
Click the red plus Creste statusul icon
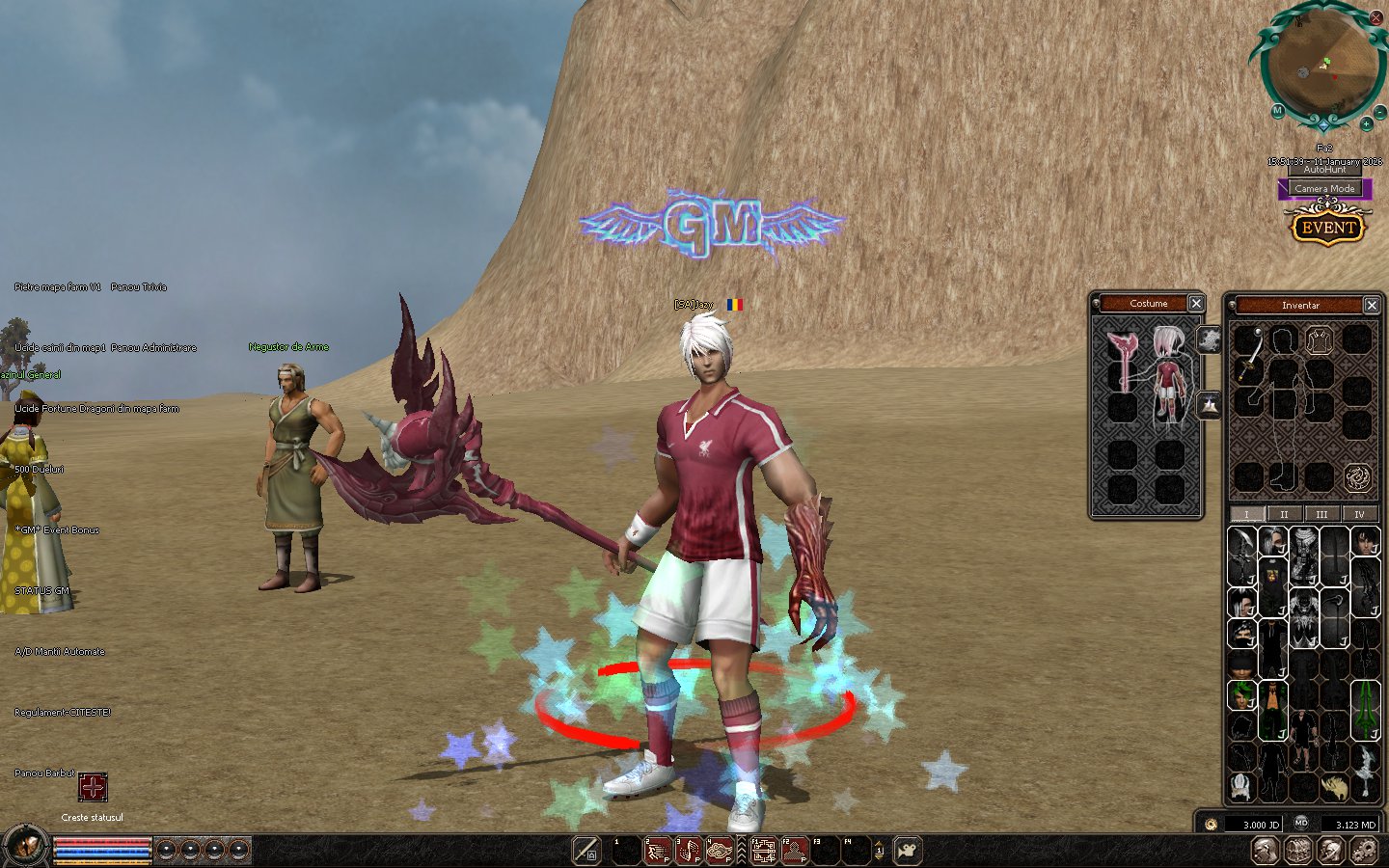coord(93,787)
